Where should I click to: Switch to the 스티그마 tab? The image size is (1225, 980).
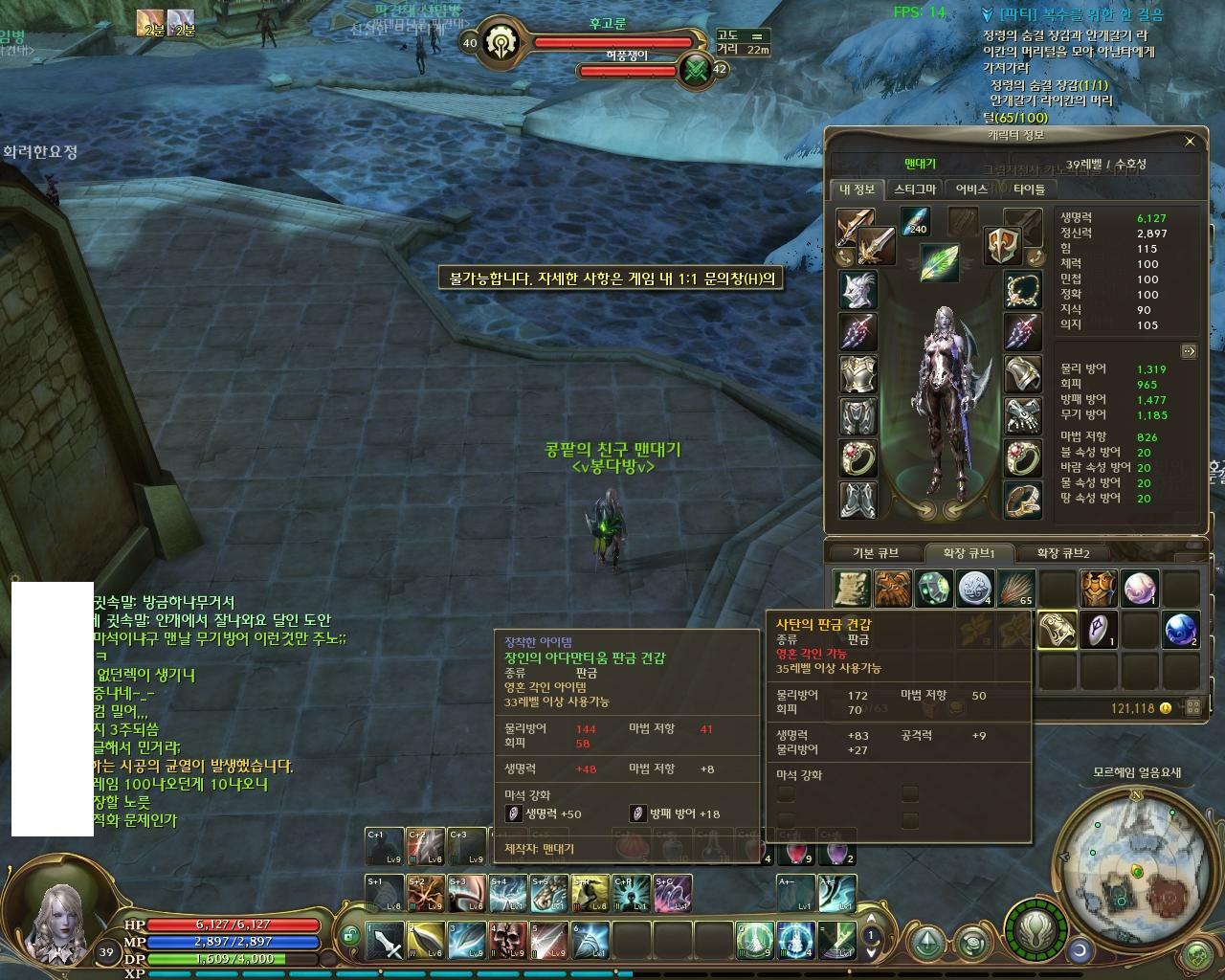pos(915,189)
